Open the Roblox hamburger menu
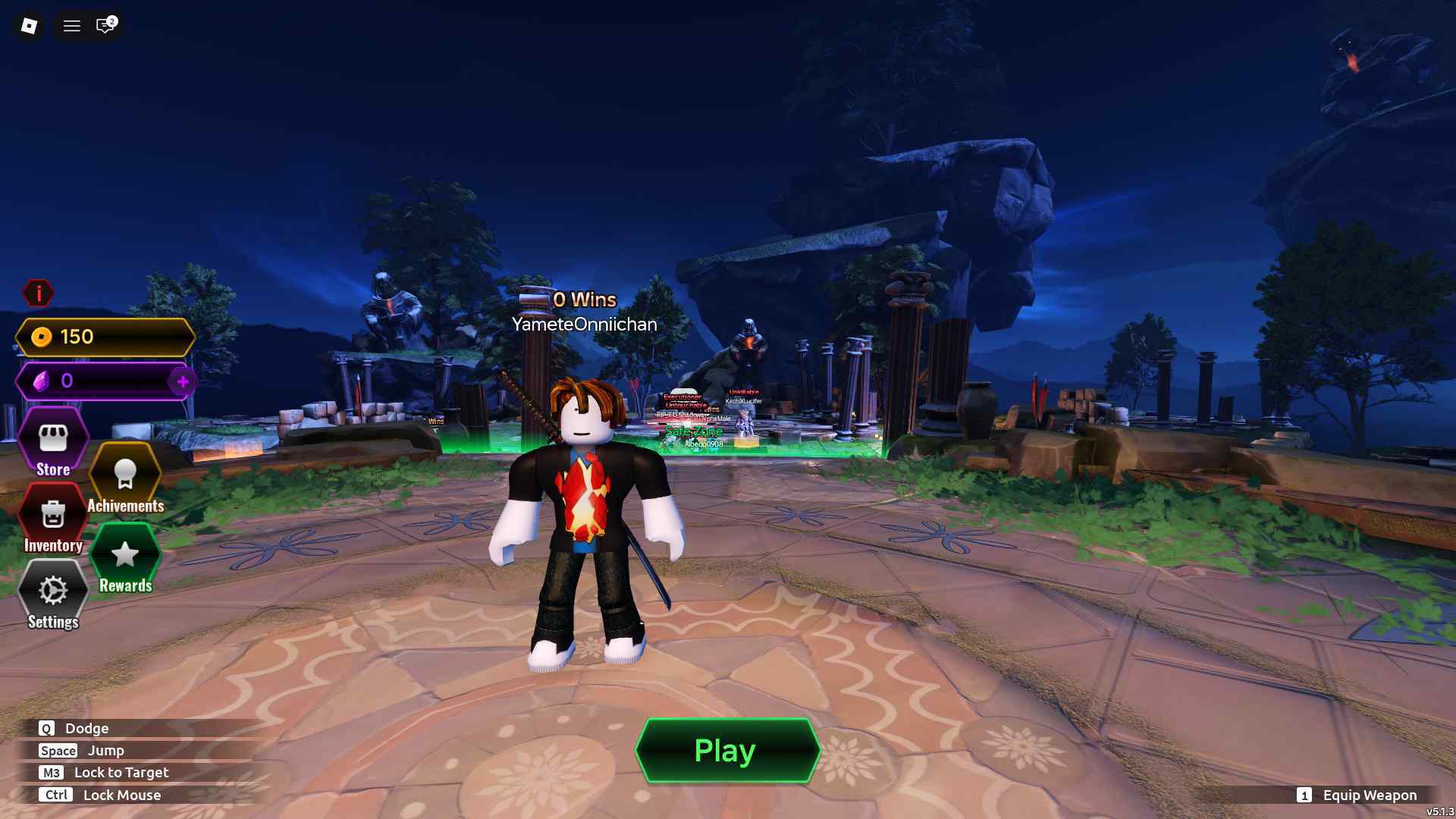 tap(71, 26)
